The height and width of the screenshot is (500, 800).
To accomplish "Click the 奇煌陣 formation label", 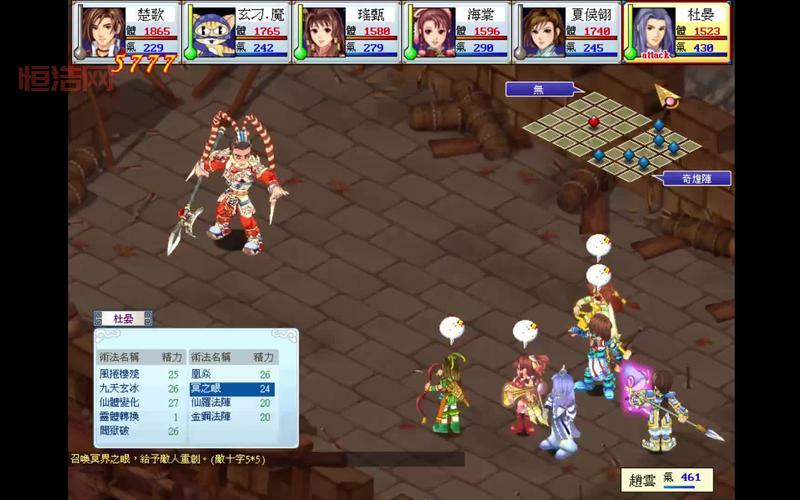I will pyautogui.click(x=696, y=179).
